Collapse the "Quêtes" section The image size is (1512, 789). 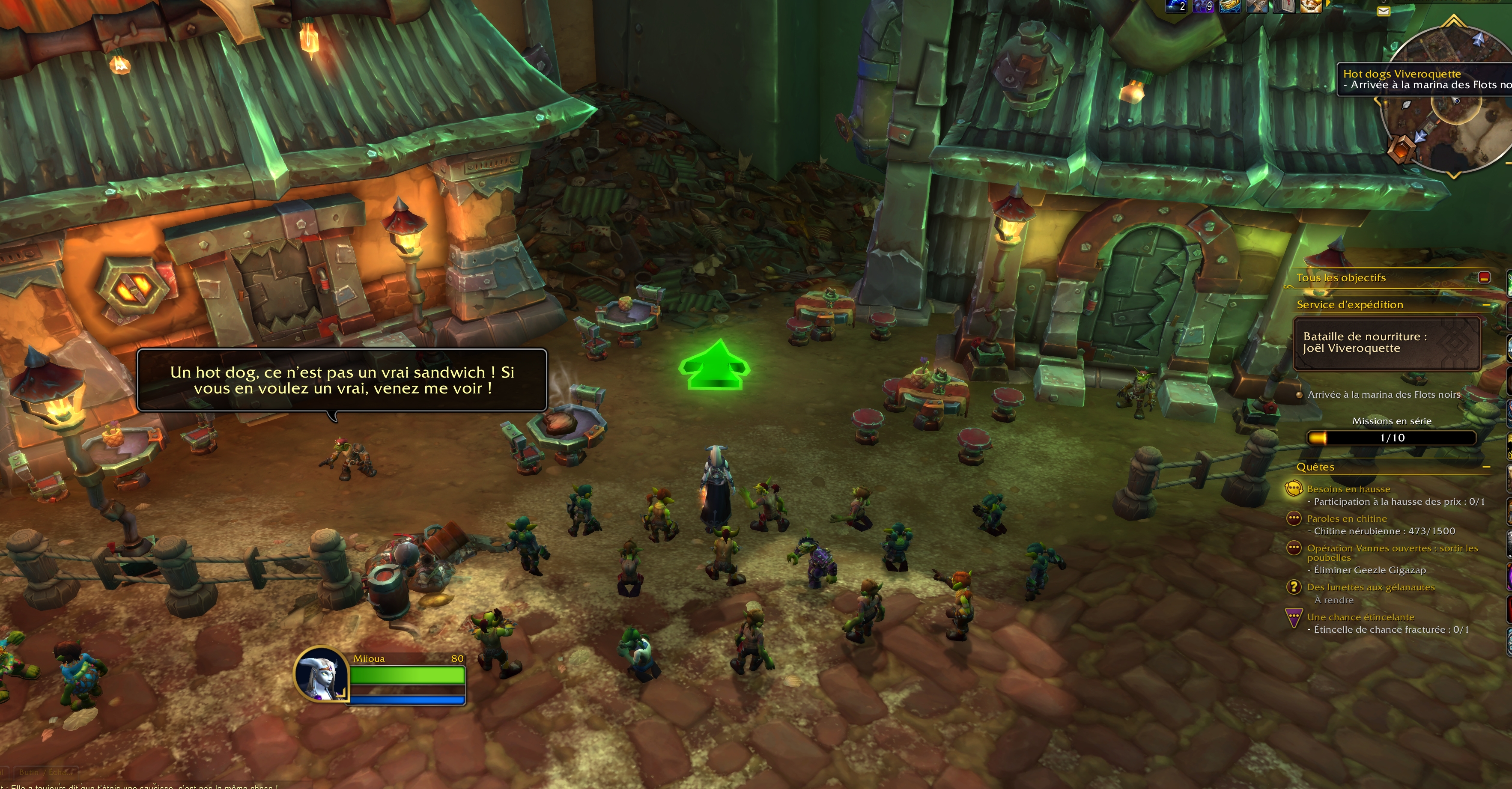pyautogui.click(x=1486, y=467)
